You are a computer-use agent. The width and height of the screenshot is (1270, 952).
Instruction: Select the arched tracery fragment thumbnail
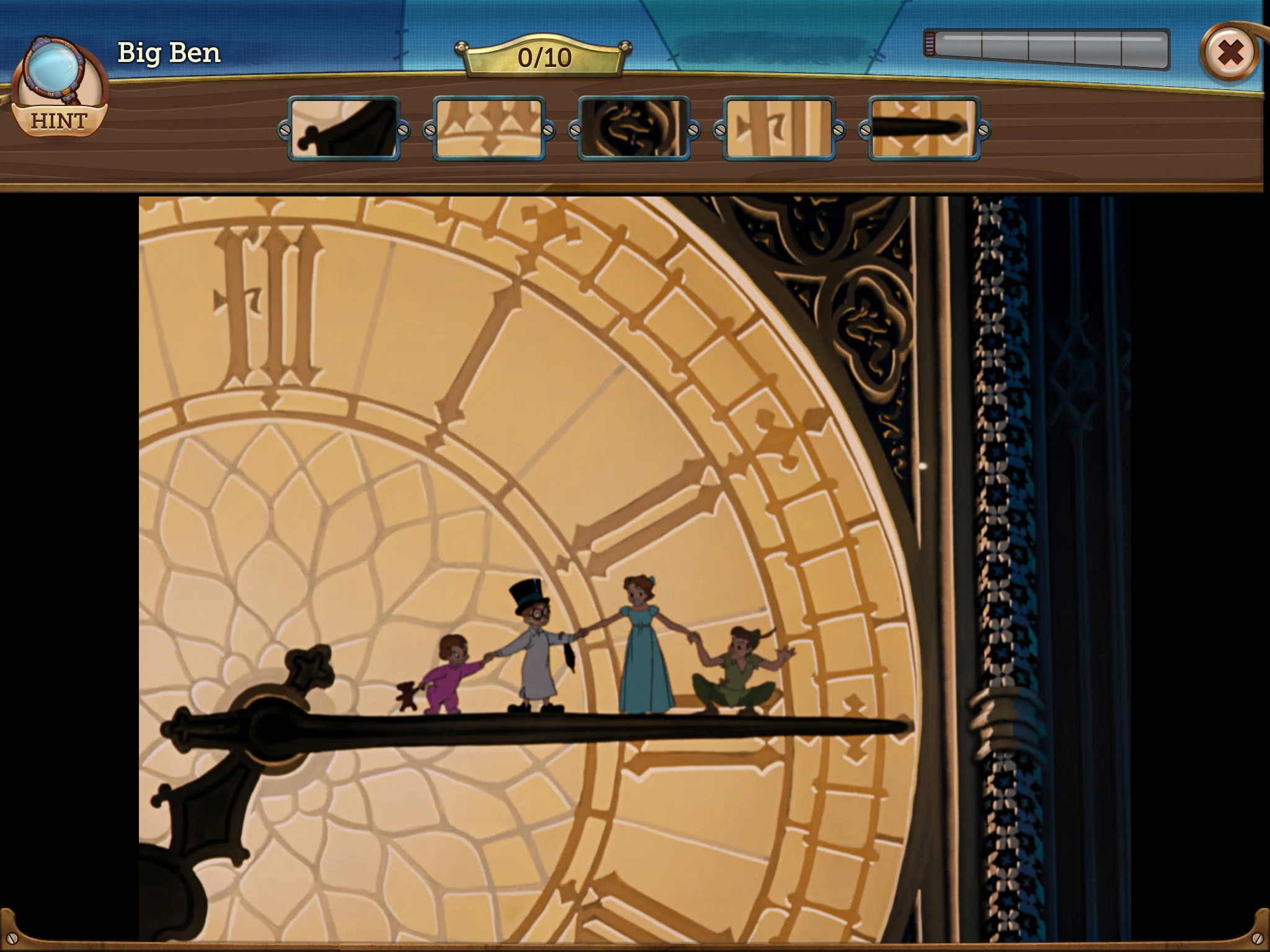(488, 128)
